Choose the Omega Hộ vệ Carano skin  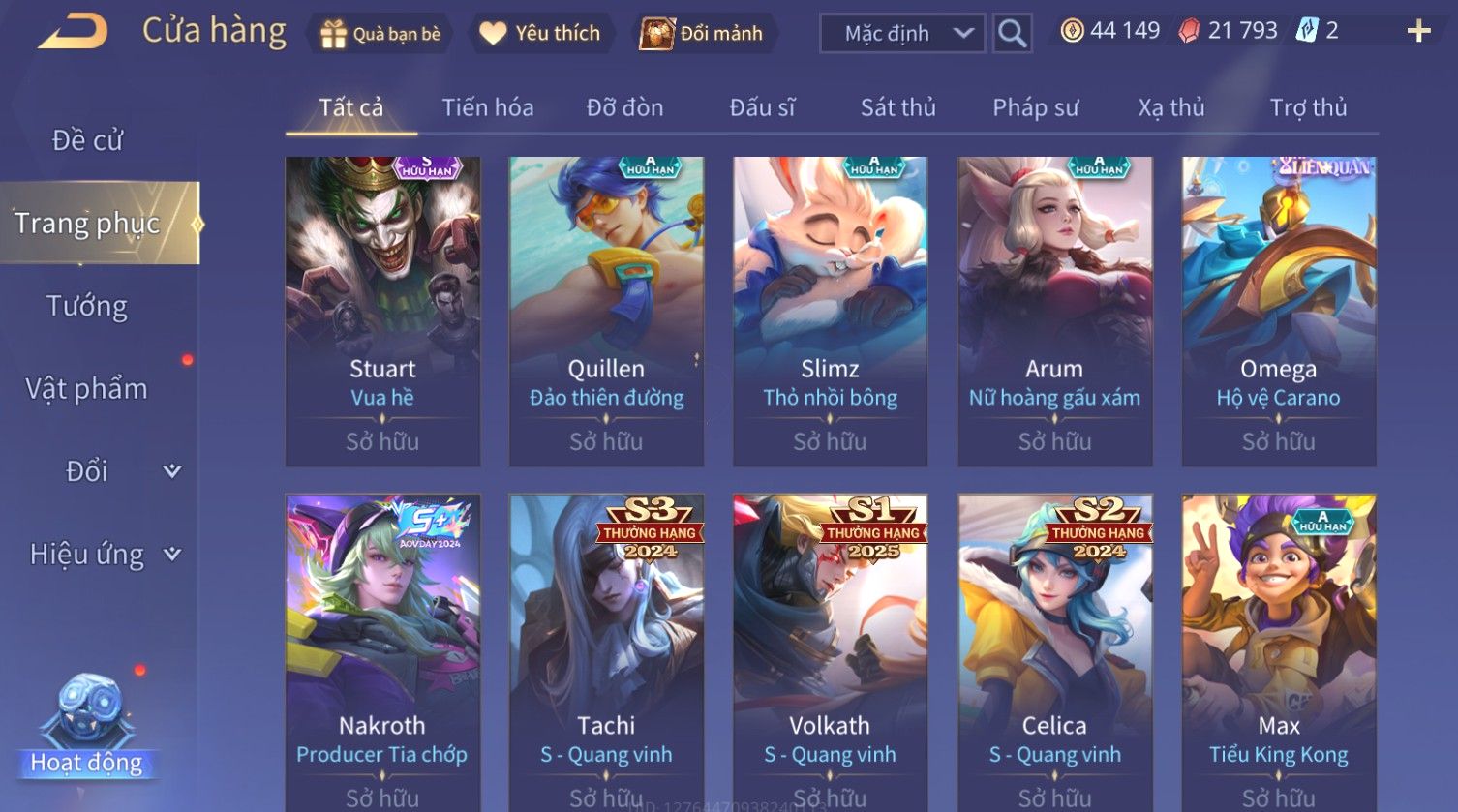click(x=1278, y=312)
